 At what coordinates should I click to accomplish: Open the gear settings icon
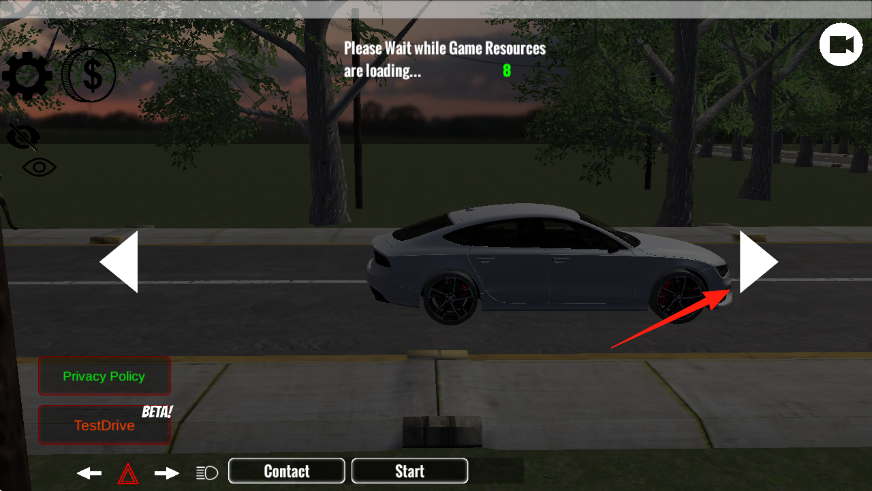pos(27,75)
